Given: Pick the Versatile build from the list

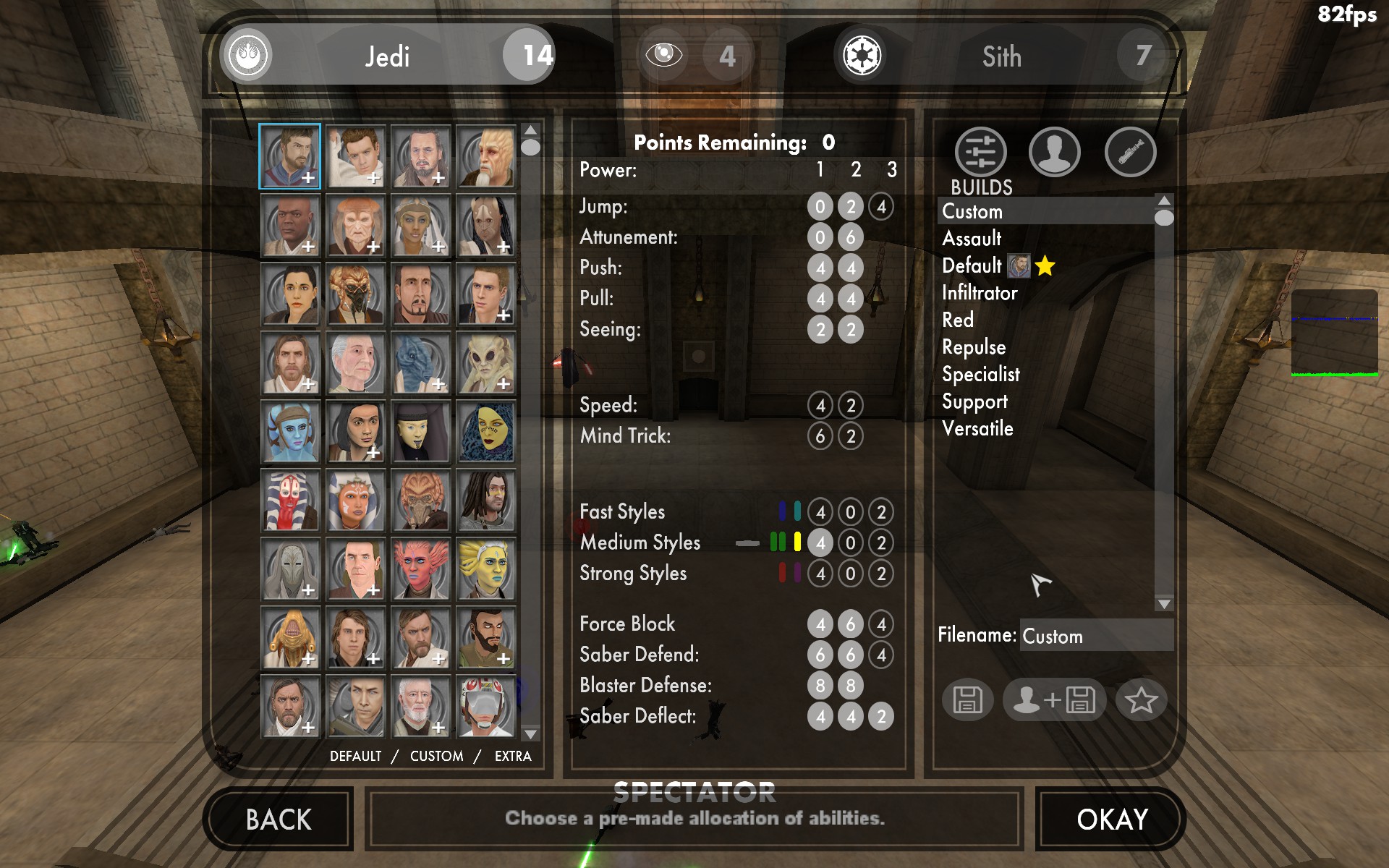Looking at the screenshot, I should point(977,429).
